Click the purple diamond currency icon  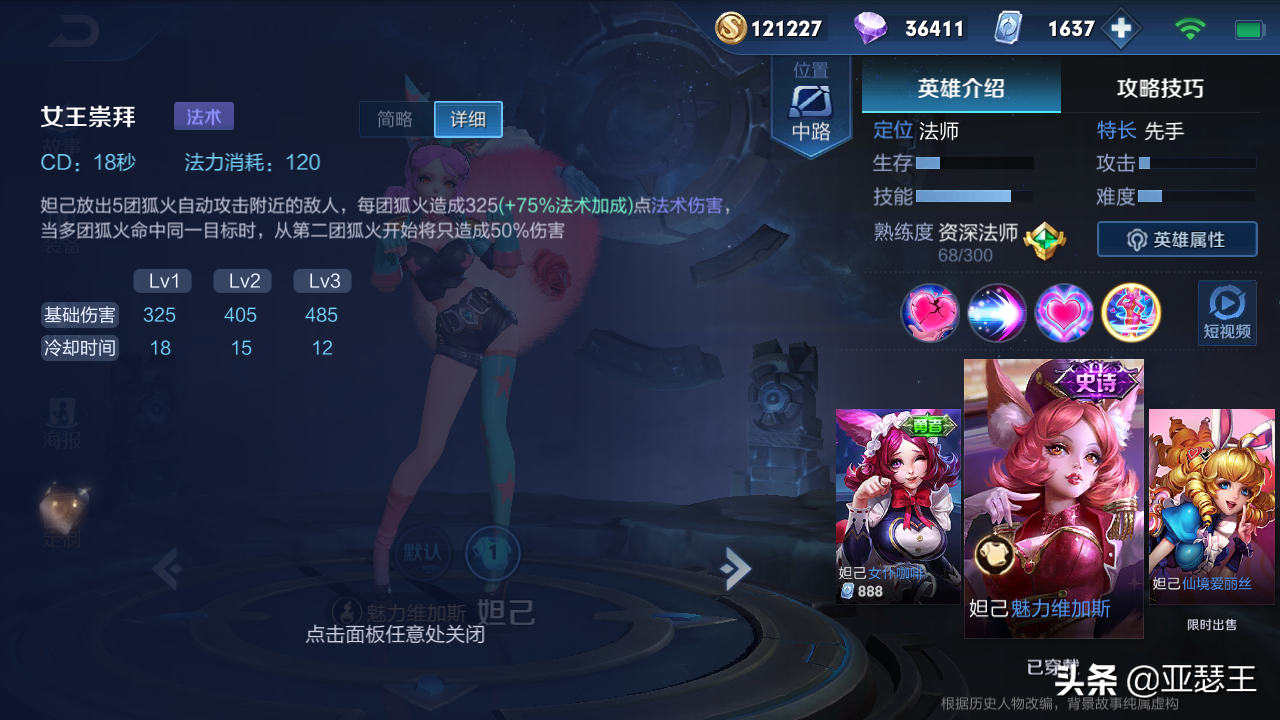(x=869, y=27)
